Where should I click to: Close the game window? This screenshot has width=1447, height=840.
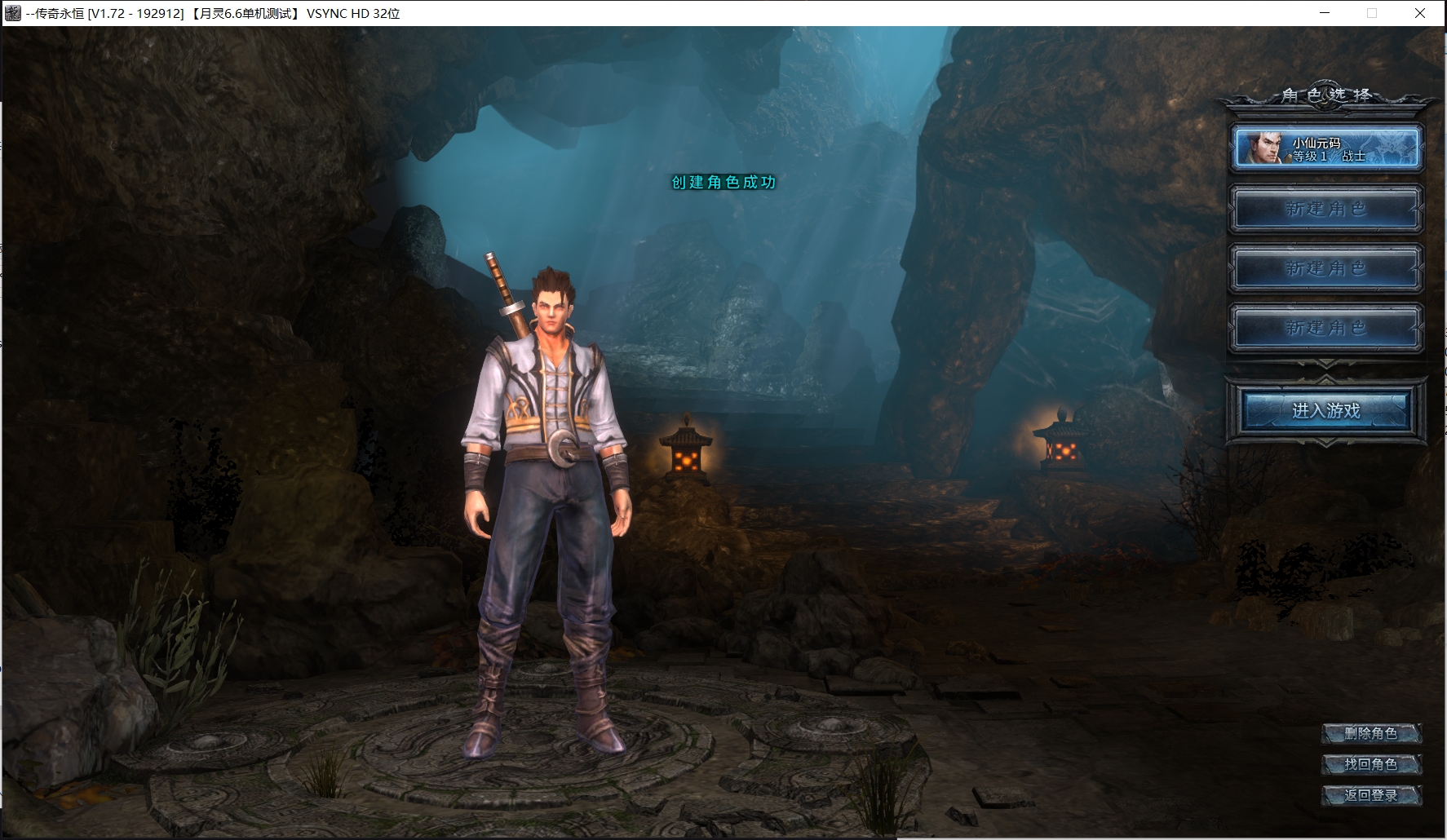[1420, 13]
